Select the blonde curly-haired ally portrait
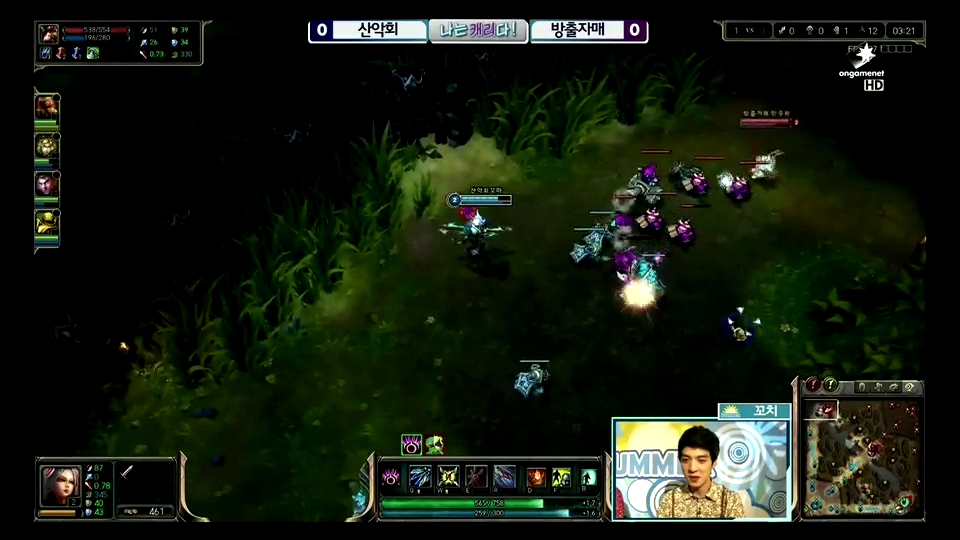Viewport: 960px width, 540px height. tap(47, 147)
